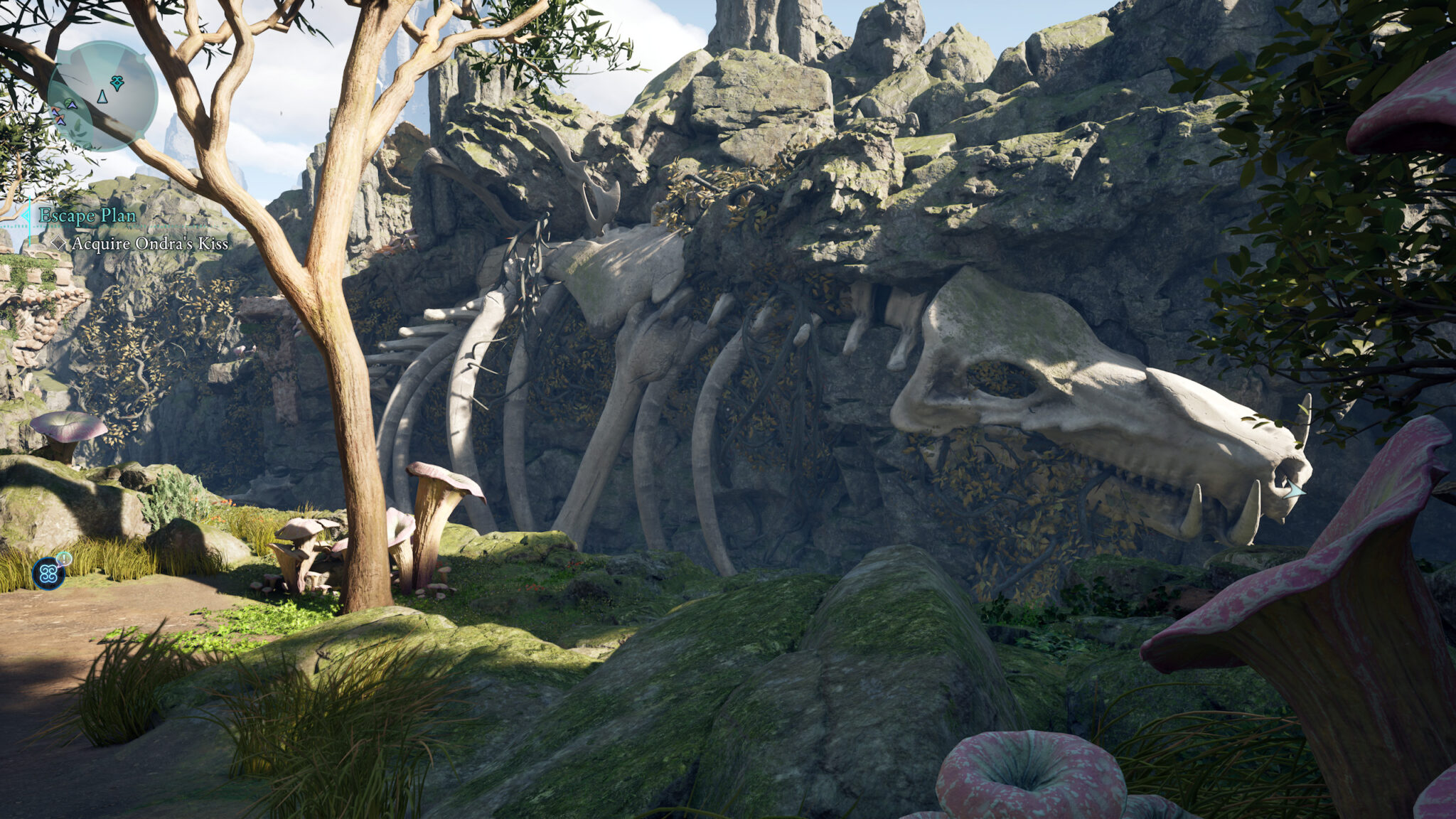Select the teal quest marker on minimap
This screenshot has height=819, width=1456.
tap(117, 83)
